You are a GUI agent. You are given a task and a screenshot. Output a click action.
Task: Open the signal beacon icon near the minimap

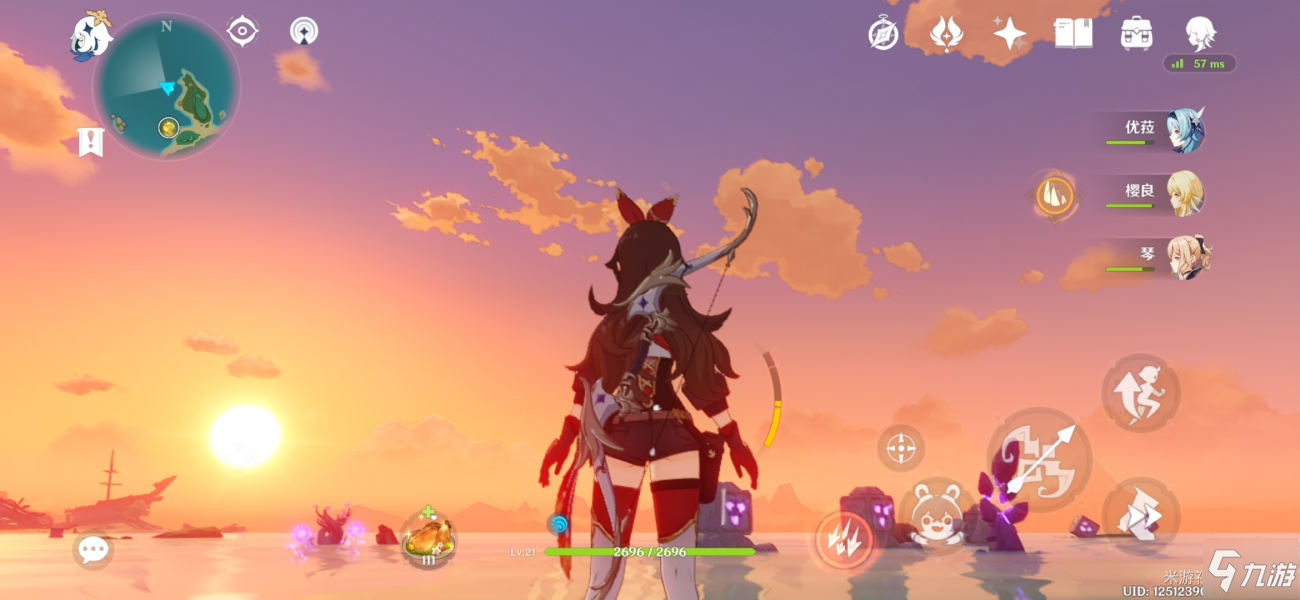304,32
